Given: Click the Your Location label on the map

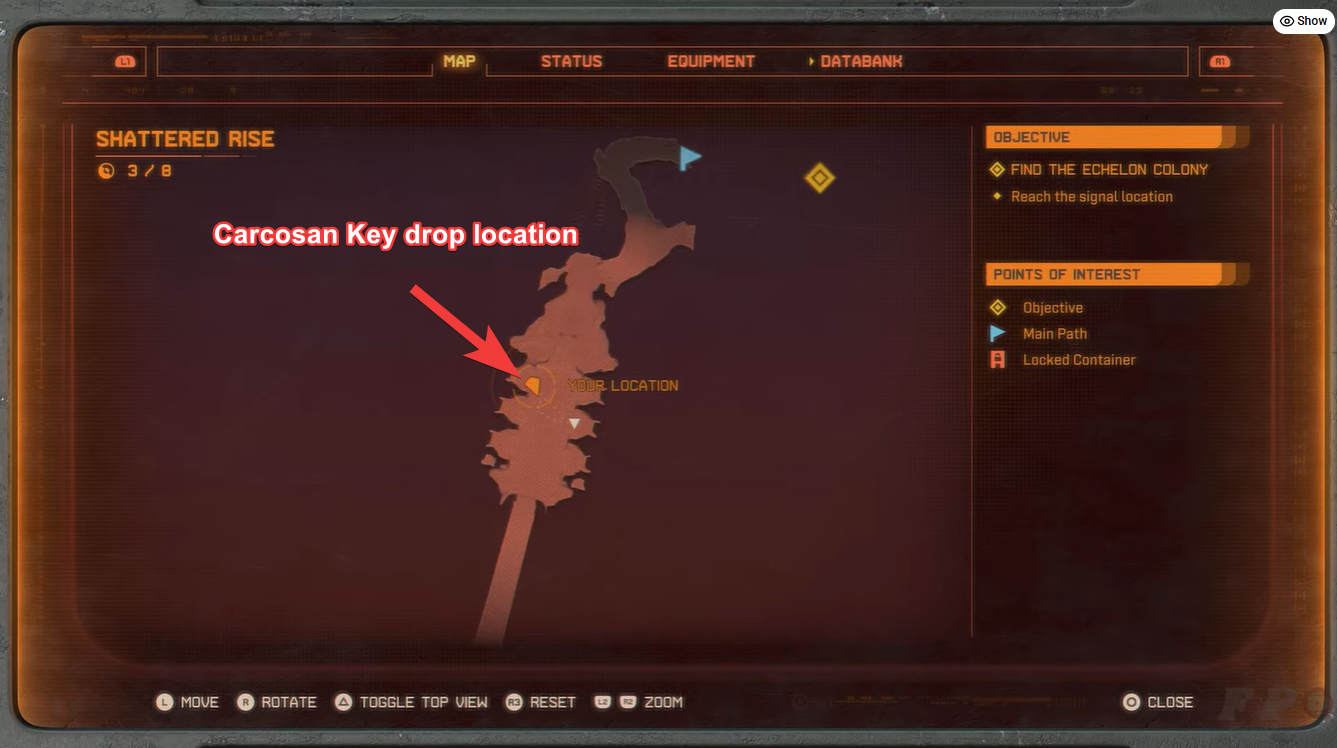Looking at the screenshot, I should coord(623,384).
